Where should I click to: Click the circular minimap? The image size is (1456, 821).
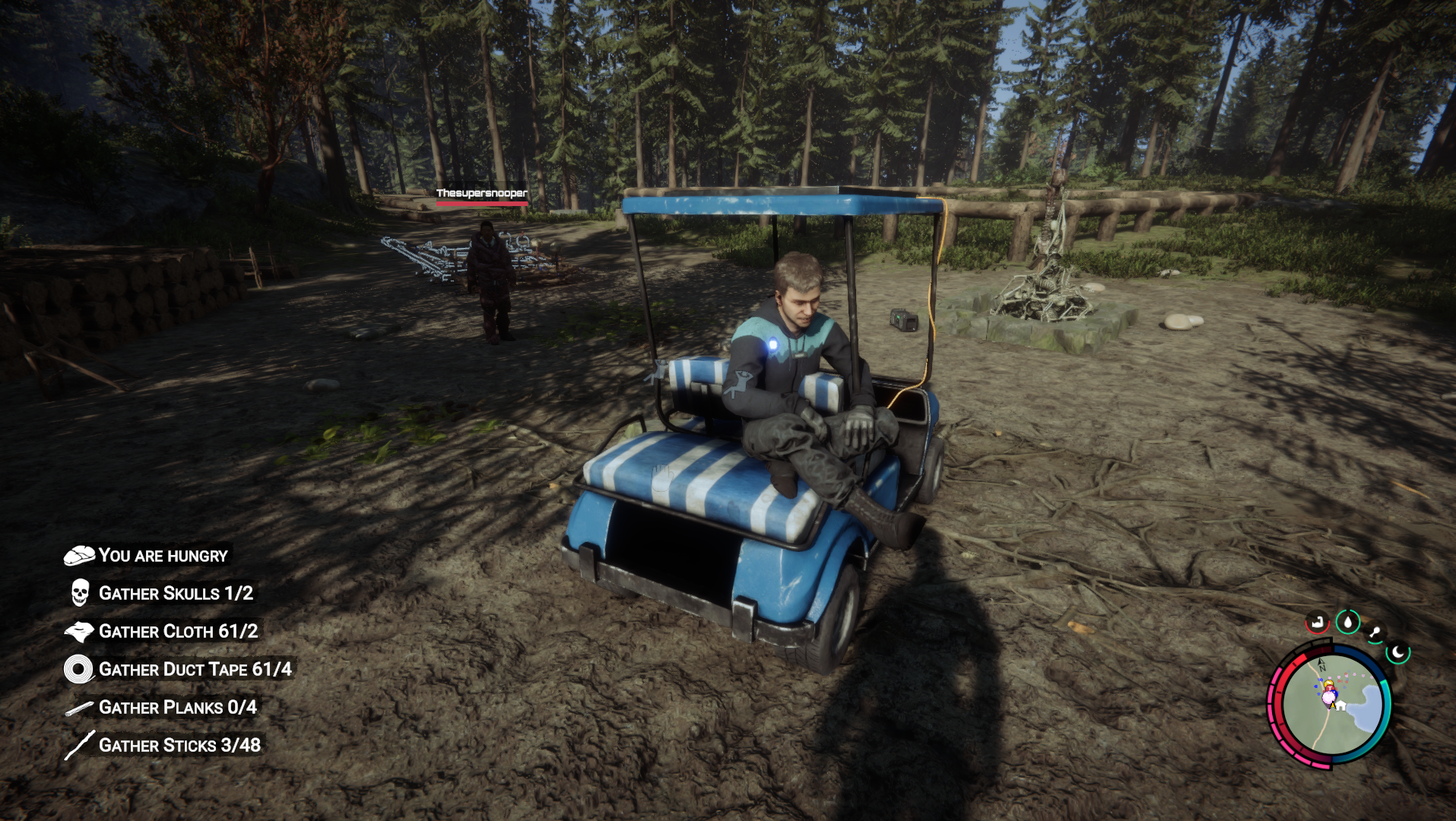(1329, 705)
